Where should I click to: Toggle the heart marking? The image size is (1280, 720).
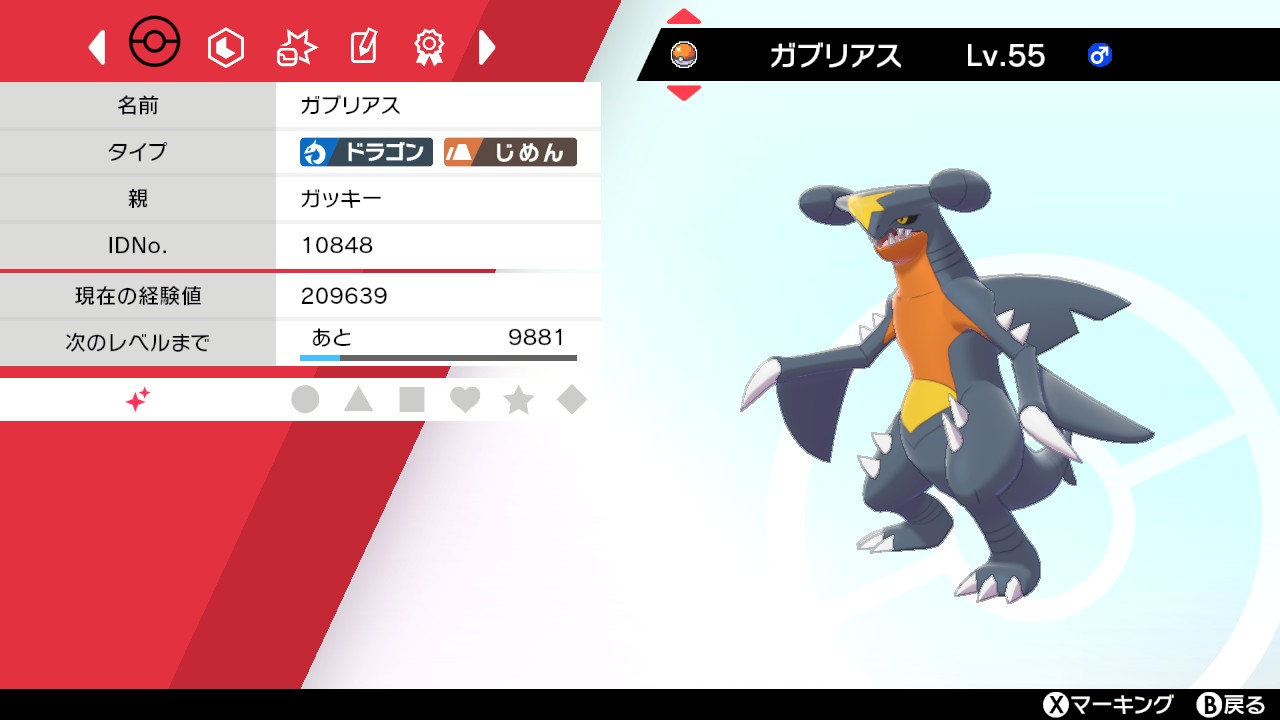pyautogui.click(x=466, y=398)
